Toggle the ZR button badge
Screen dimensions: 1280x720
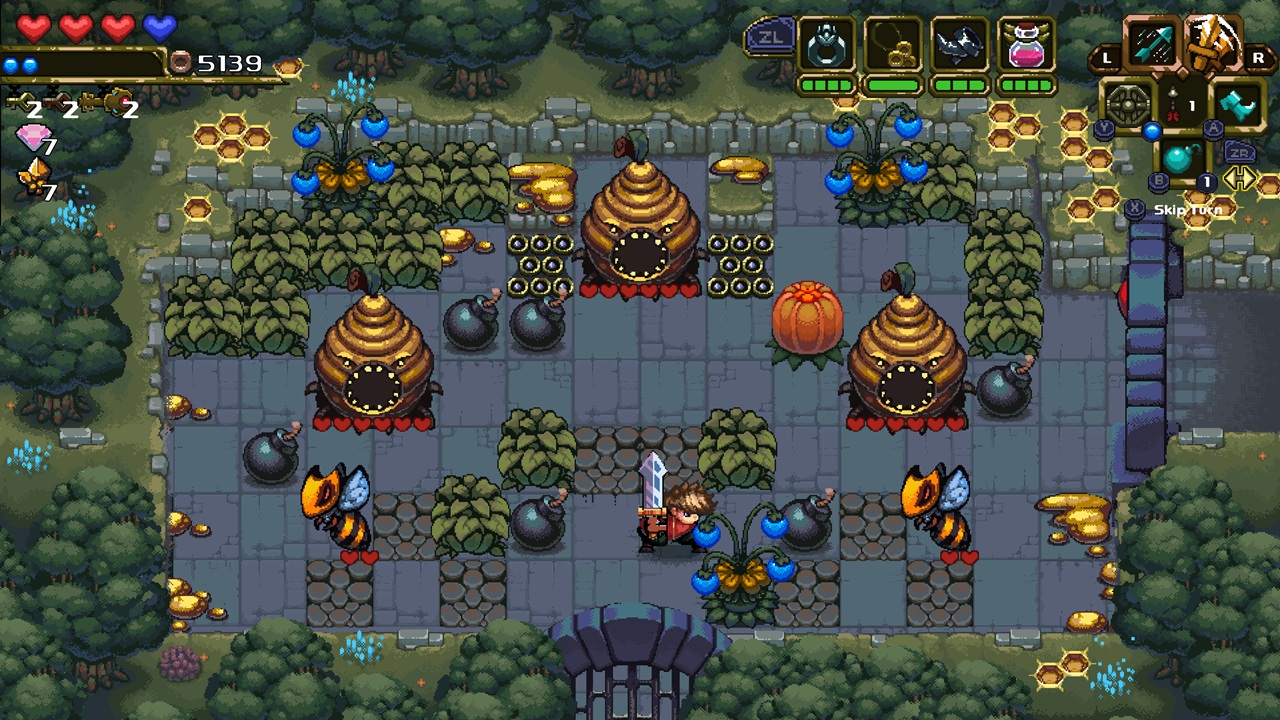[x=1240, y=152]
